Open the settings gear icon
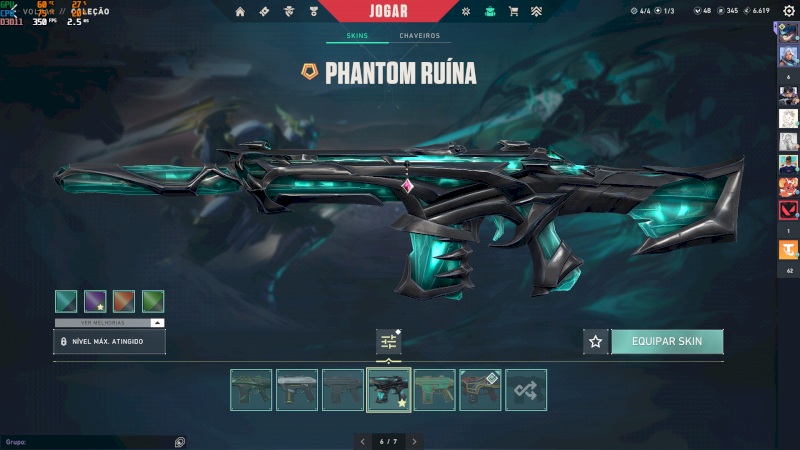Image resolution: width=800 pixels, height=450 pixels. tap(790, 11)
